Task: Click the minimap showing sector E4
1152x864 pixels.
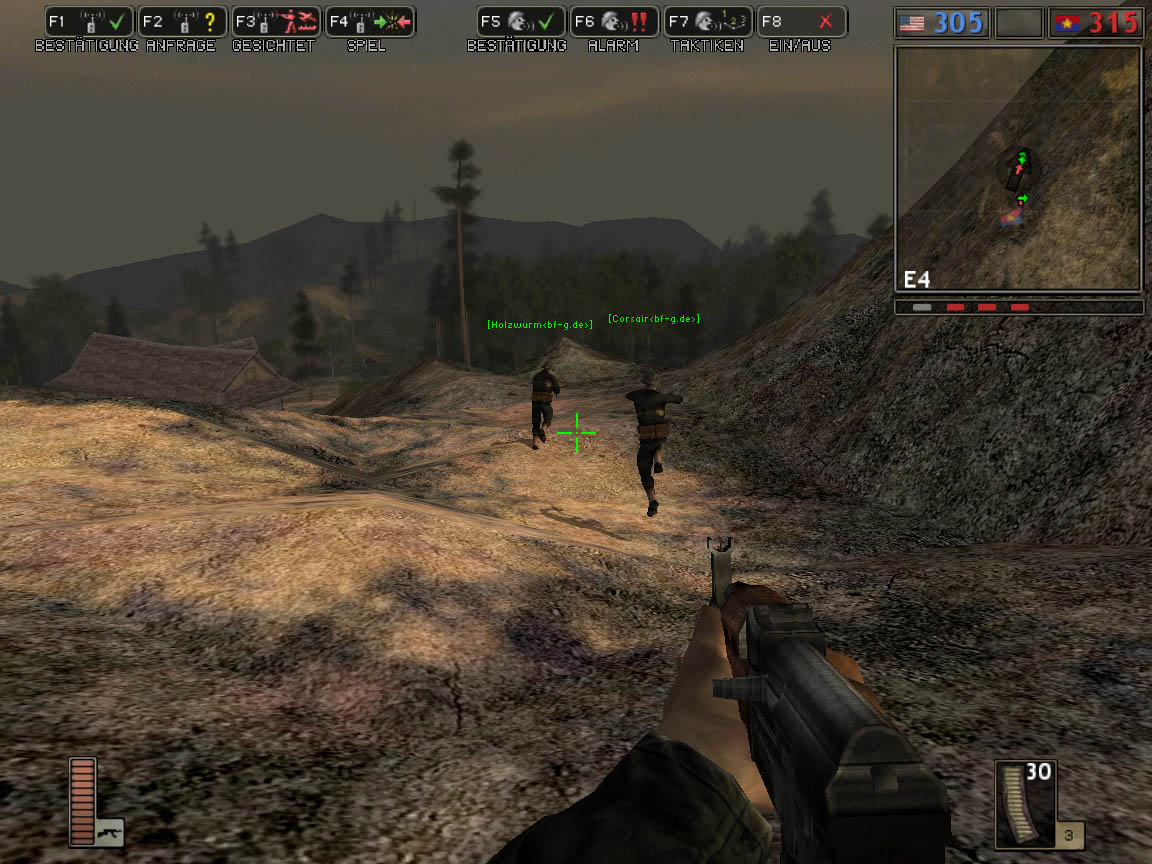Action: [x=1018, y=169]
